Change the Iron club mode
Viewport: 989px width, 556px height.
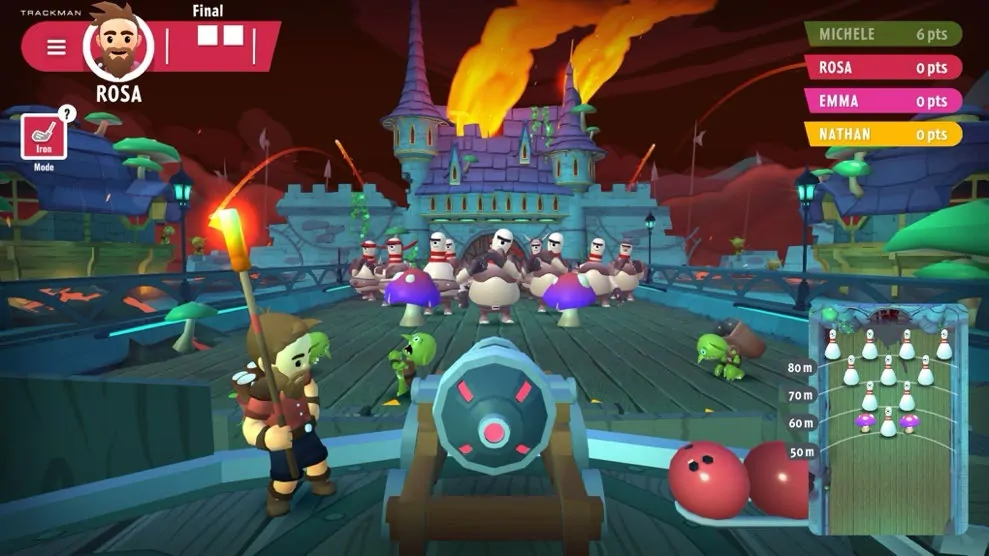44,137
